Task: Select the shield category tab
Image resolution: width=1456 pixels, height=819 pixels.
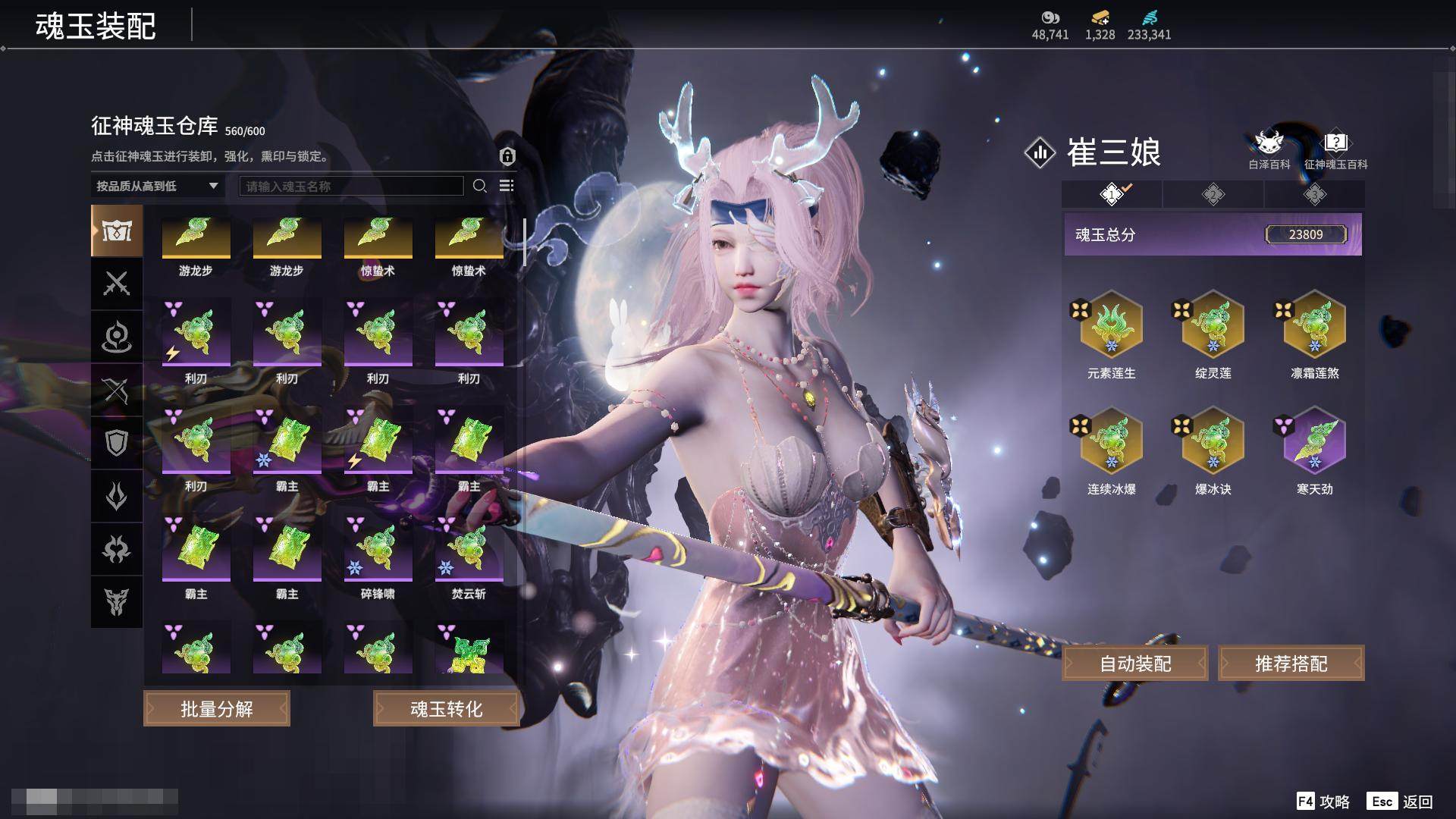Action: [x=117, y=443]
